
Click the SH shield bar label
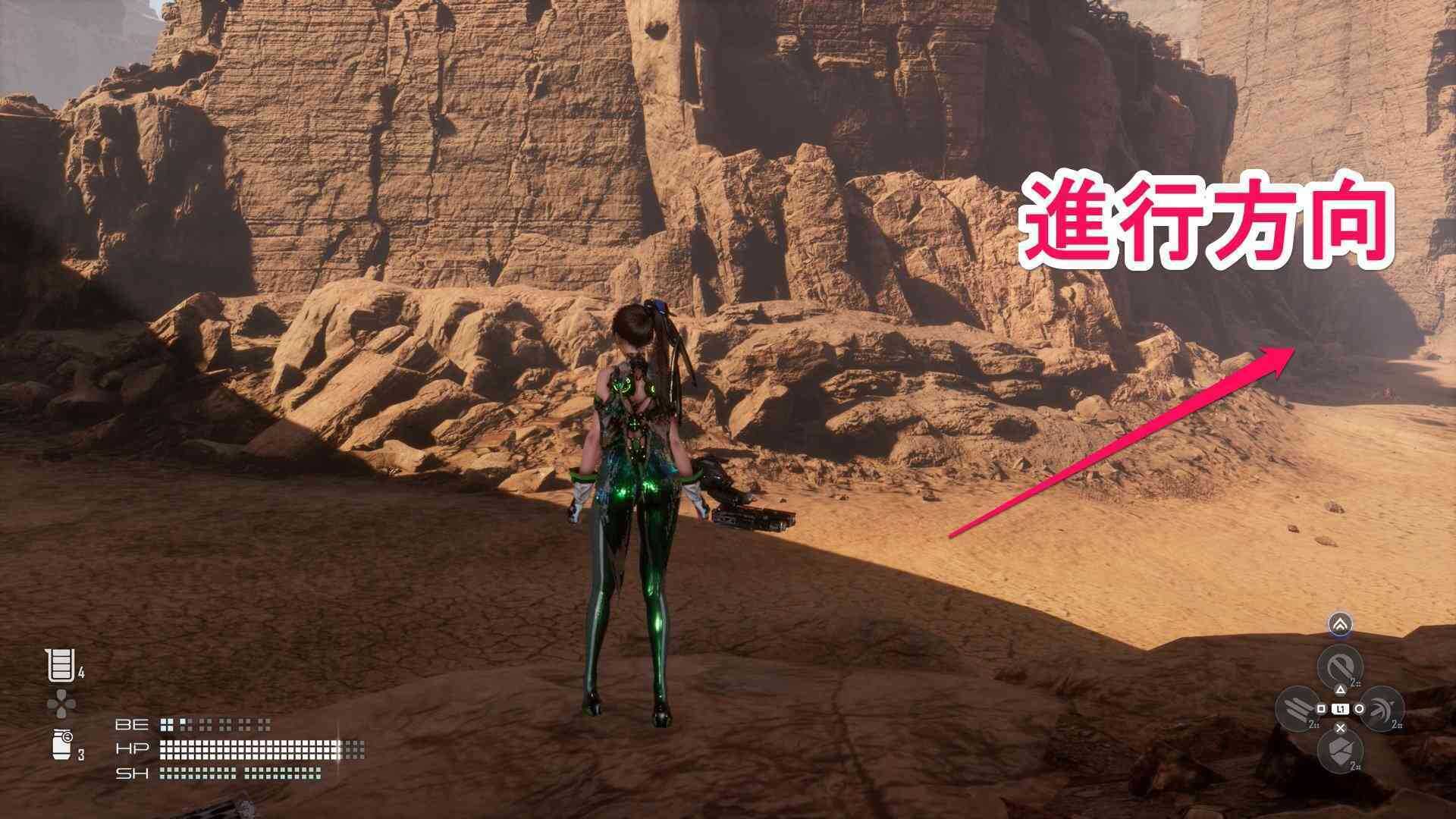click(x=132, y=773)
